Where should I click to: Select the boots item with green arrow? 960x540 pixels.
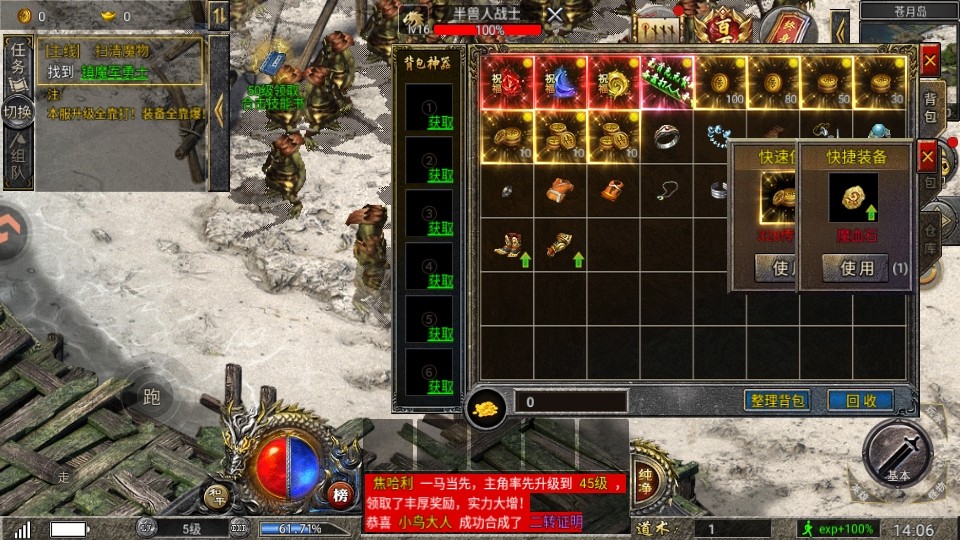(x=506, y=244)
